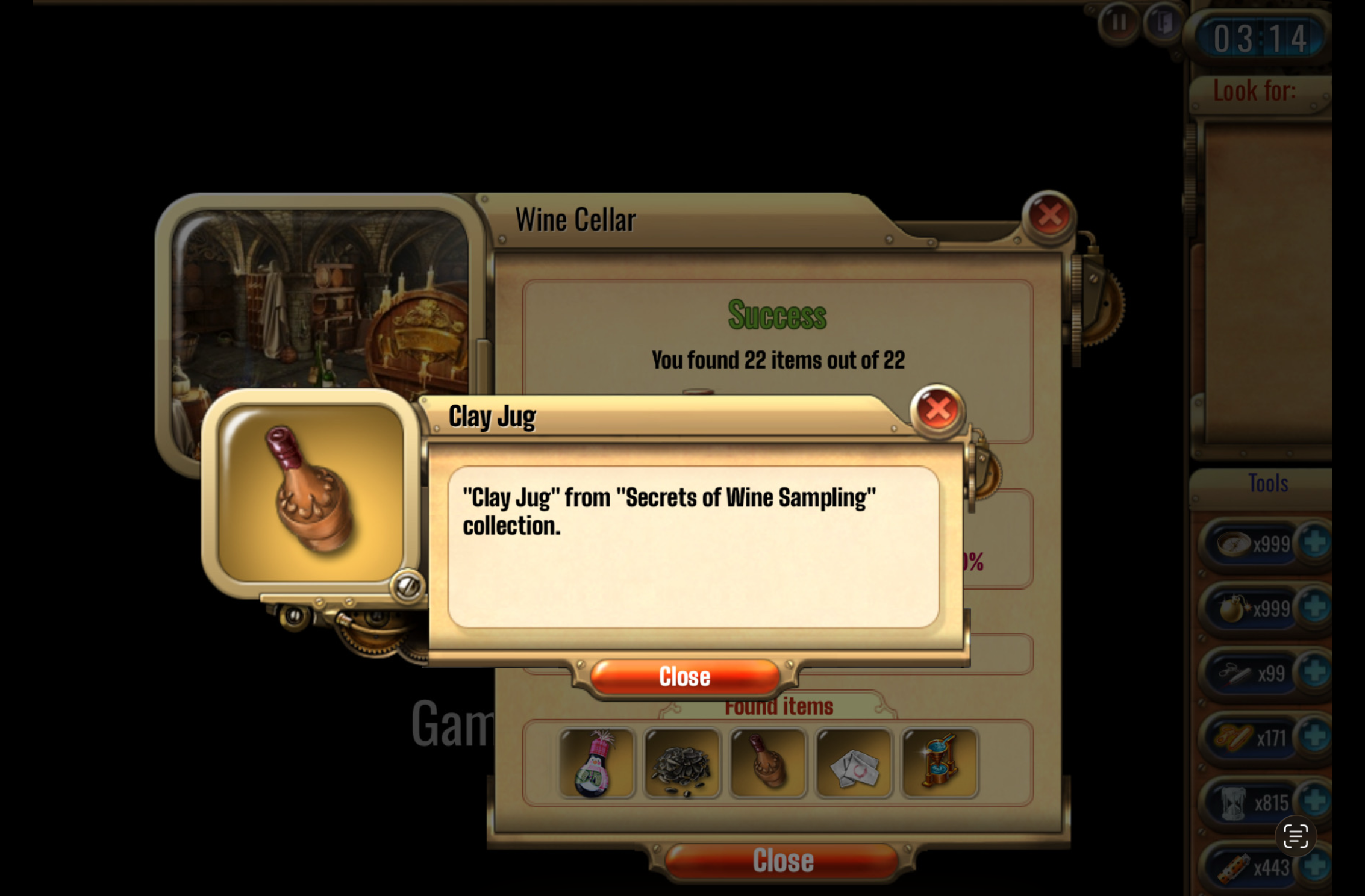Pause the game
The width and height of the screenshot is (1365, 896).
click(1119, 23)
